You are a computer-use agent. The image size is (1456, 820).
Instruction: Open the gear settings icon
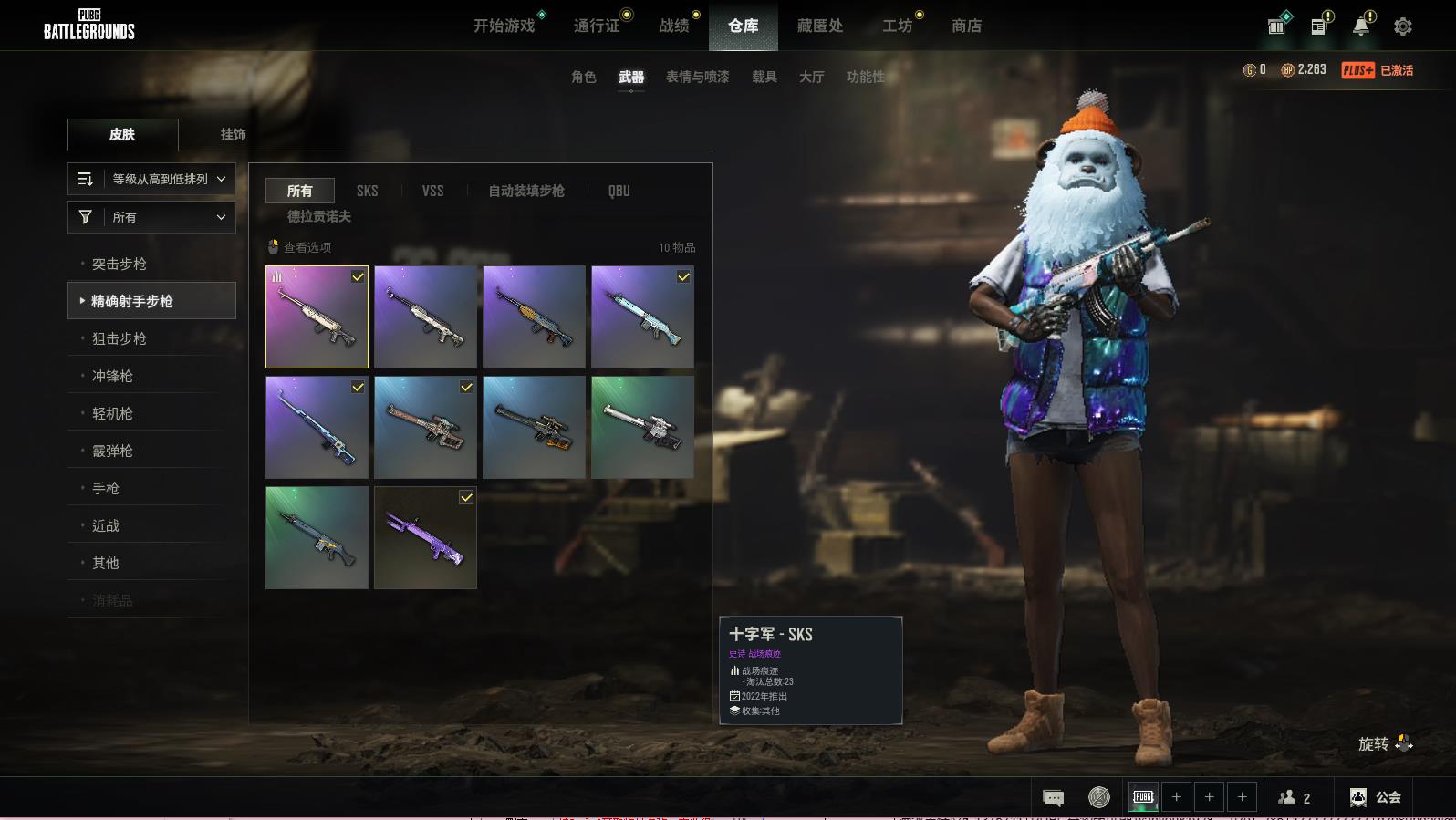click(x=1402, y=26)
